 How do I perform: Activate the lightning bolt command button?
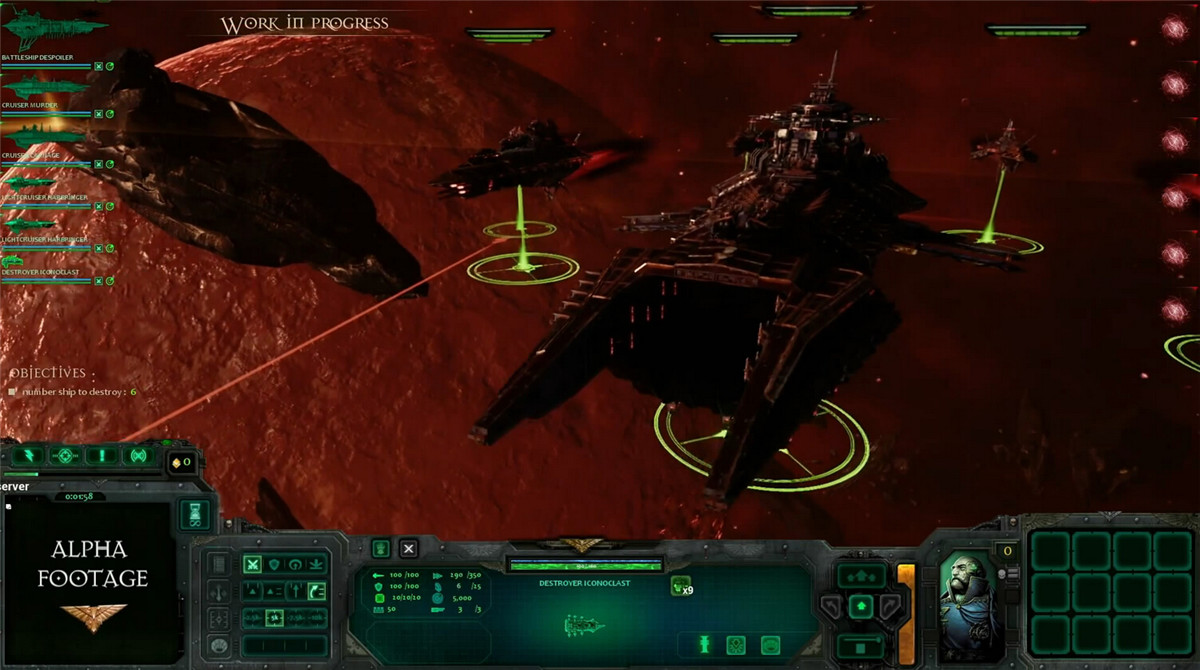point(28,456)
